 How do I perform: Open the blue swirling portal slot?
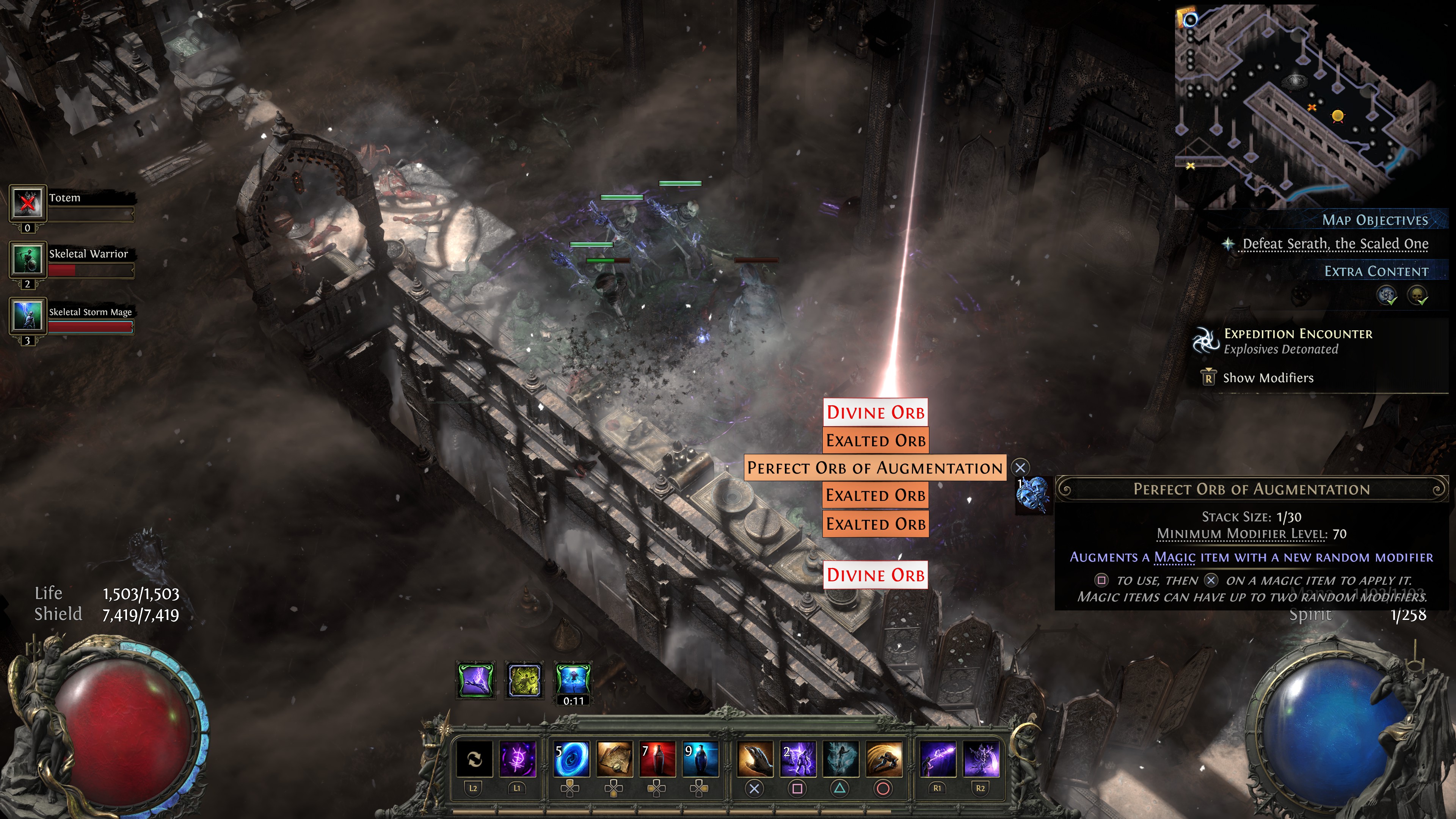point(571,759)
